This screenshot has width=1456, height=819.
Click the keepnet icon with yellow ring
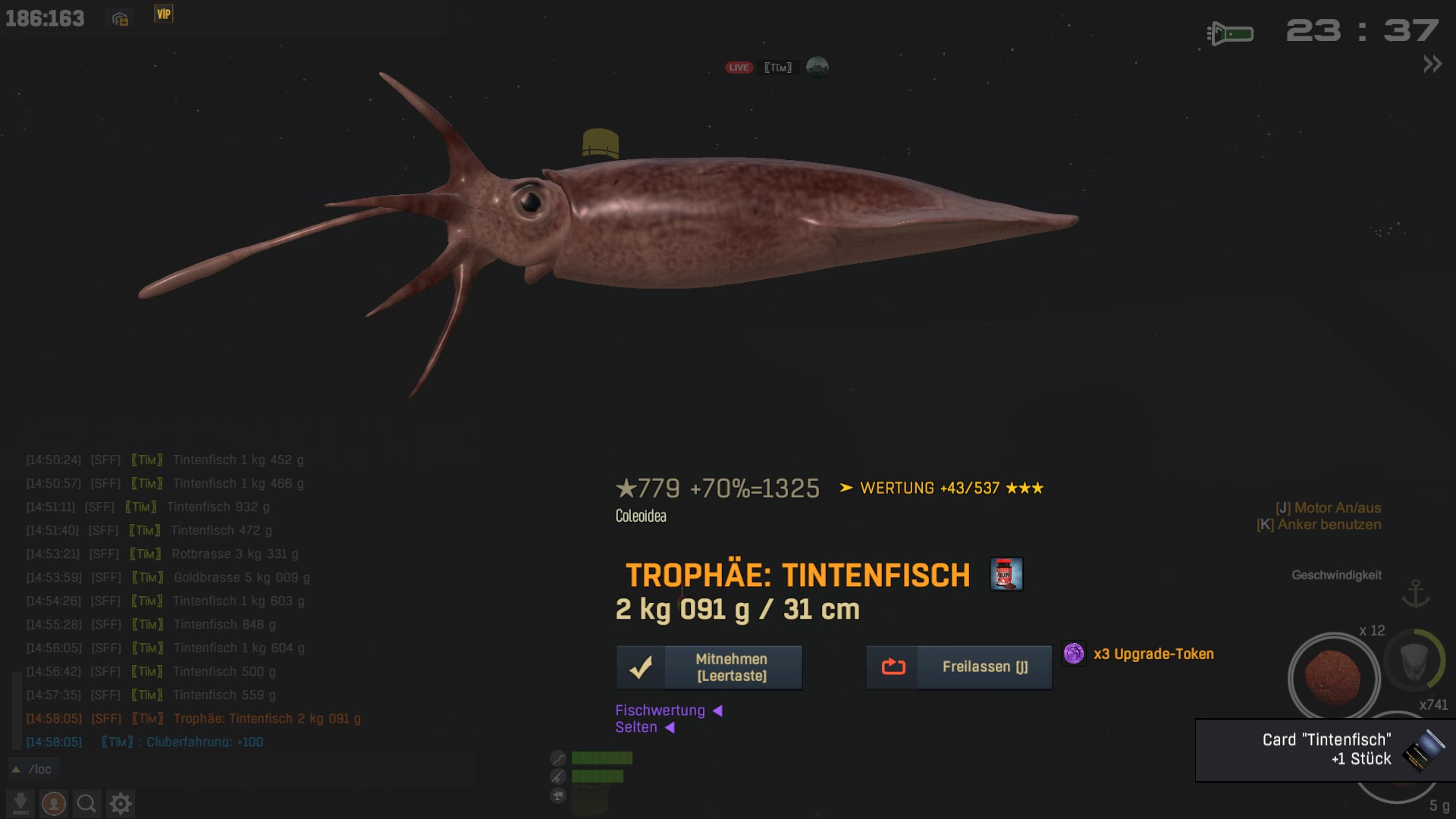pos(1414,660)
